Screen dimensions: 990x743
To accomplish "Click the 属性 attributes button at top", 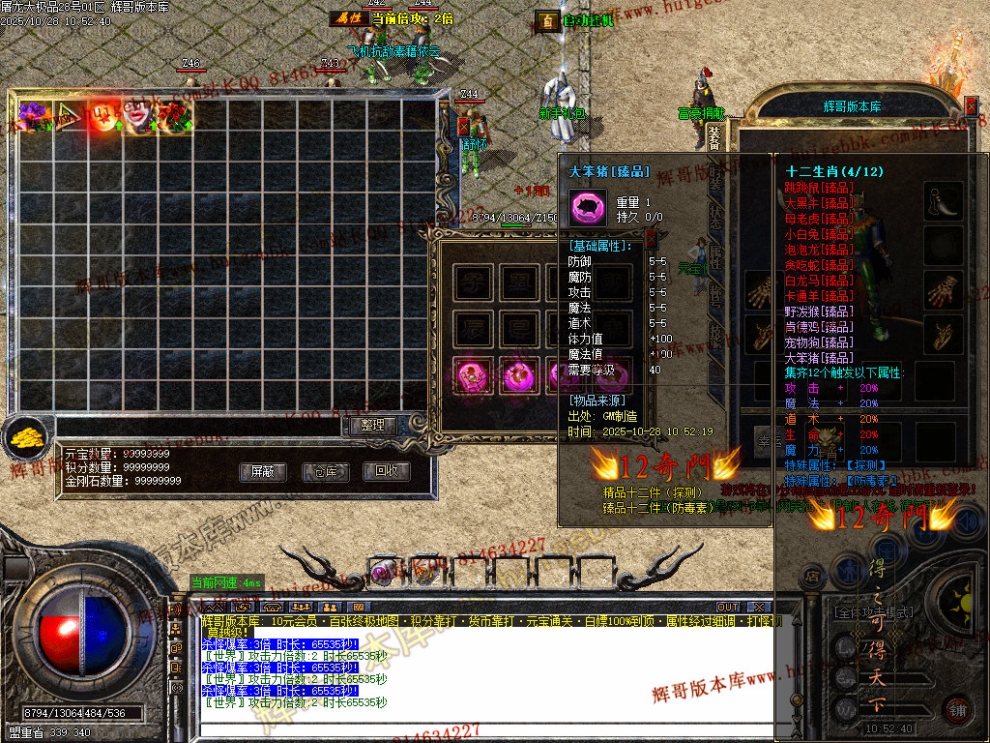I will click(x=348, y=18).
